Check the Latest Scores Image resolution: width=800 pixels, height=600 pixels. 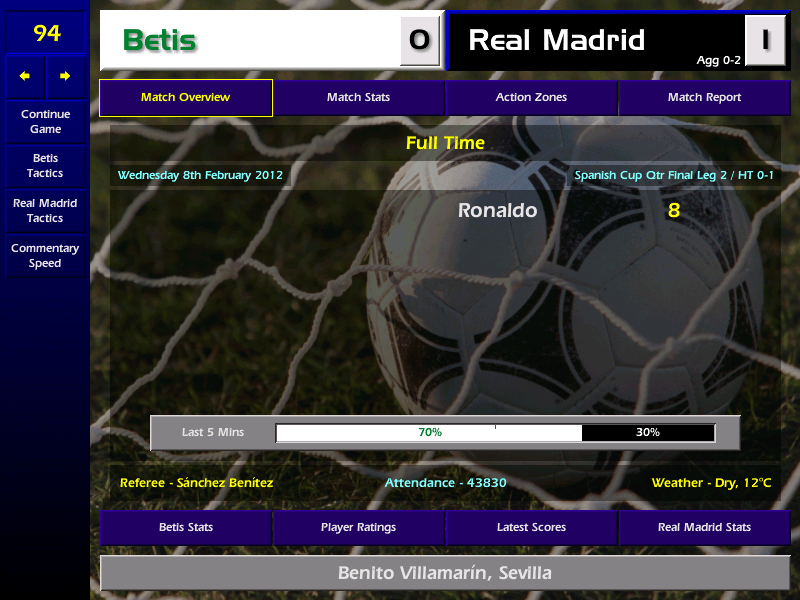(x=531, y=527)
